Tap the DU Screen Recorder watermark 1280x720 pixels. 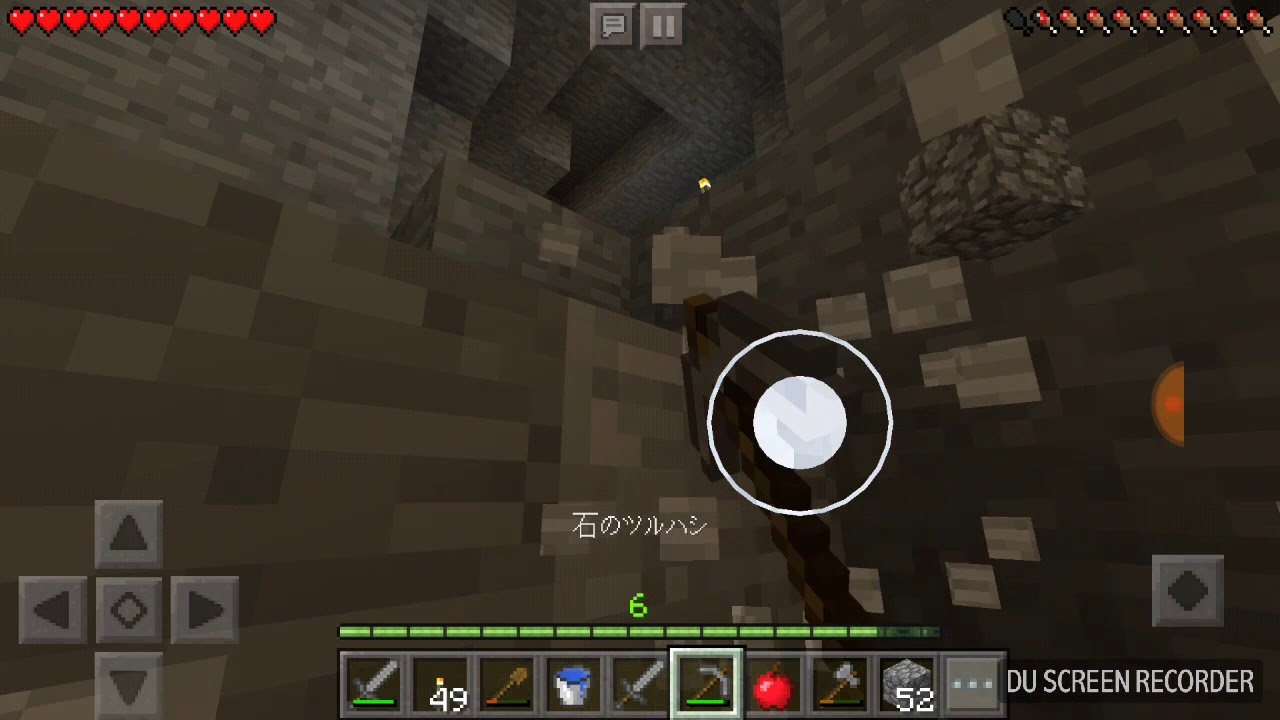click(x=1130, y=681)
